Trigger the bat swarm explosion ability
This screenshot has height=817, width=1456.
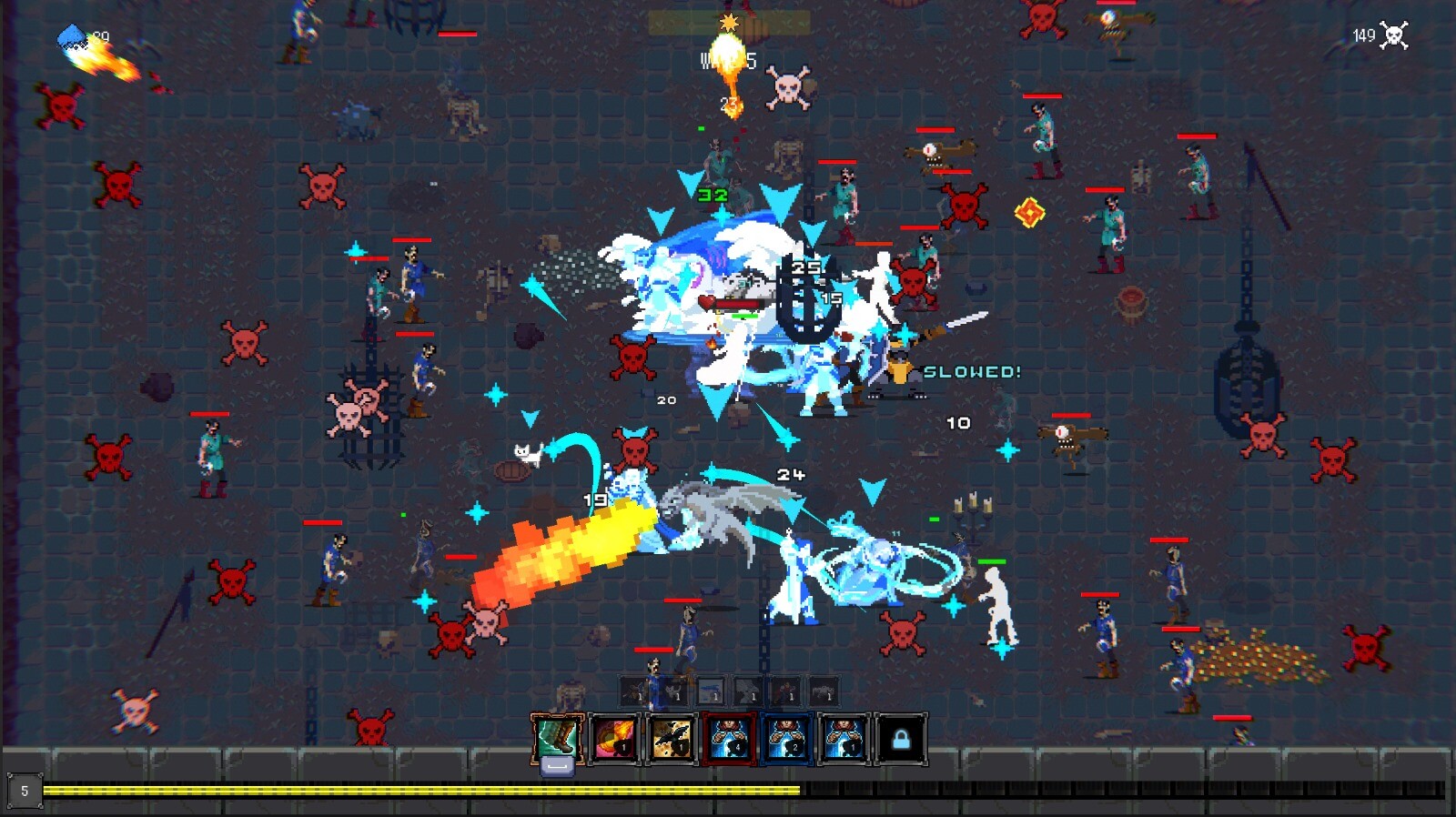(x=672, y=737)
